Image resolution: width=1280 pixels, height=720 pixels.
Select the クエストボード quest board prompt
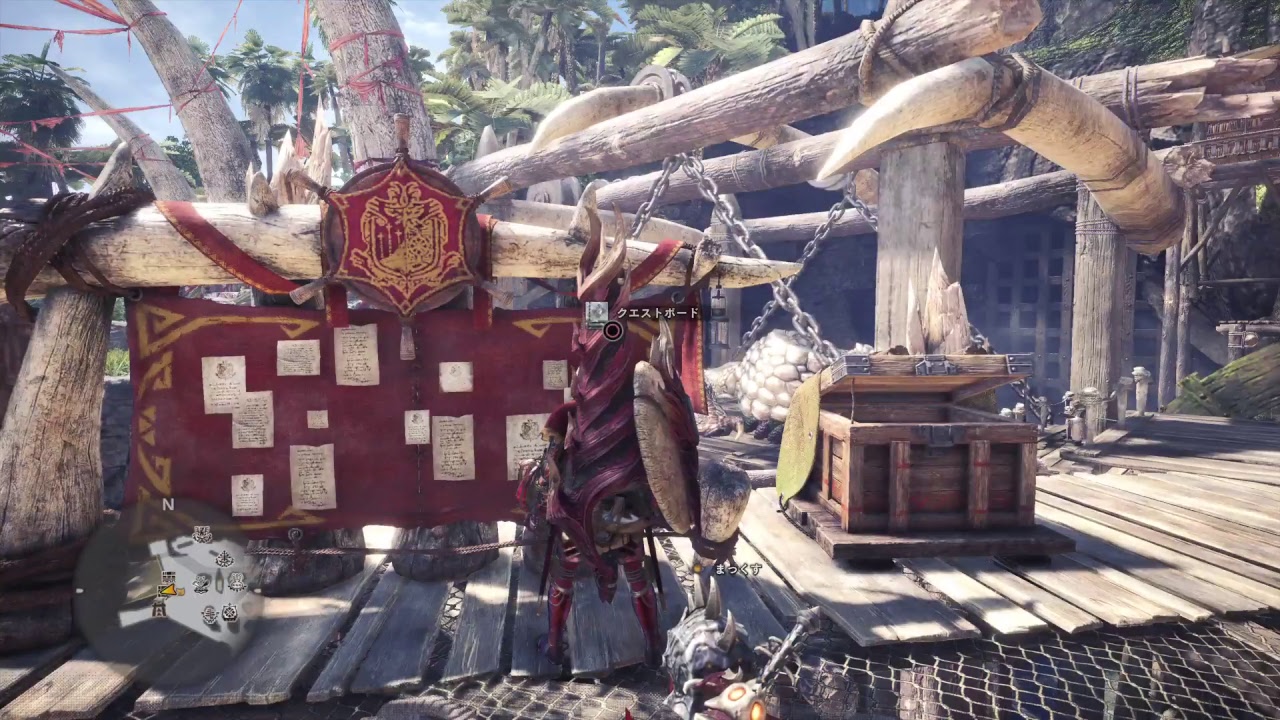[656, 313]
